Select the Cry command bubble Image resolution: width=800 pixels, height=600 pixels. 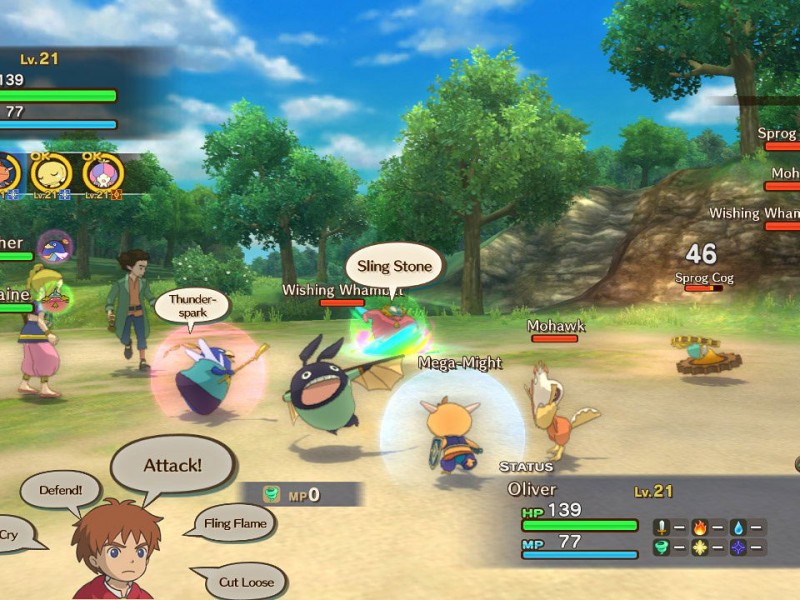tap(12, 534)
